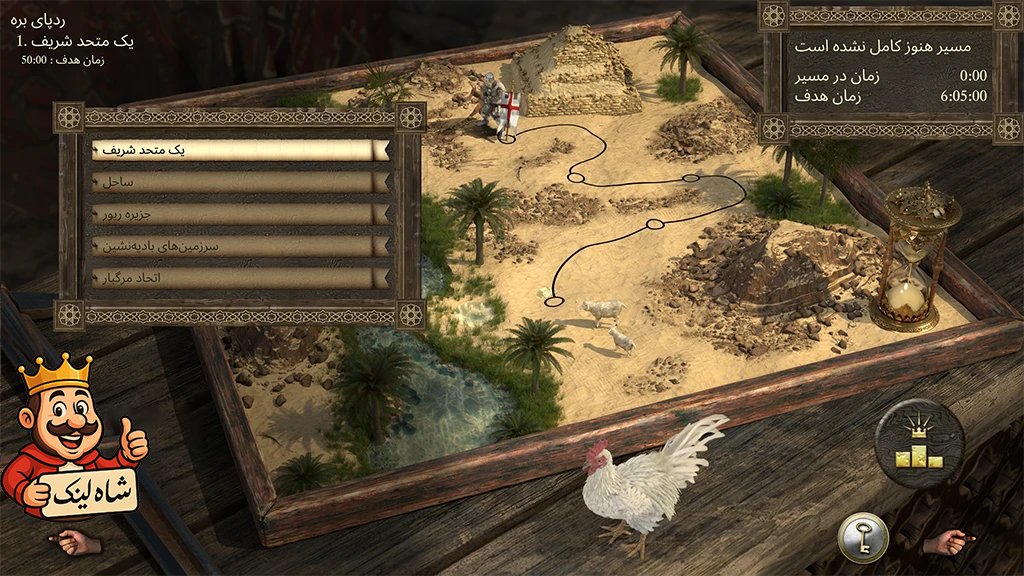Select the «سرزمین‌های بادیه‌نشین» mission entry
Viewport: 1024px width, 576px height.
240,245
